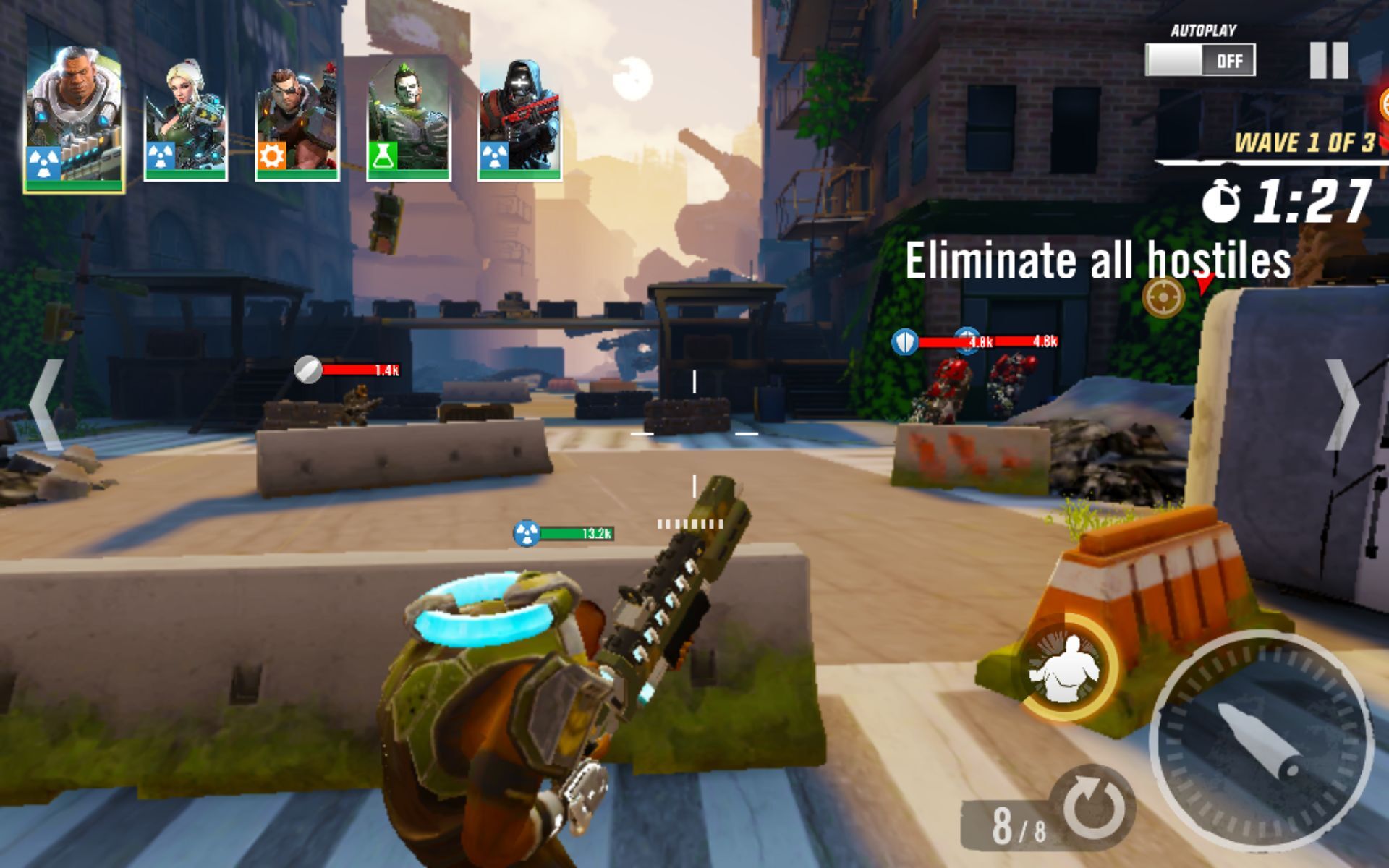Select the white-haired armored hero portrait
1389x868 pixels.
coord(74,119)
